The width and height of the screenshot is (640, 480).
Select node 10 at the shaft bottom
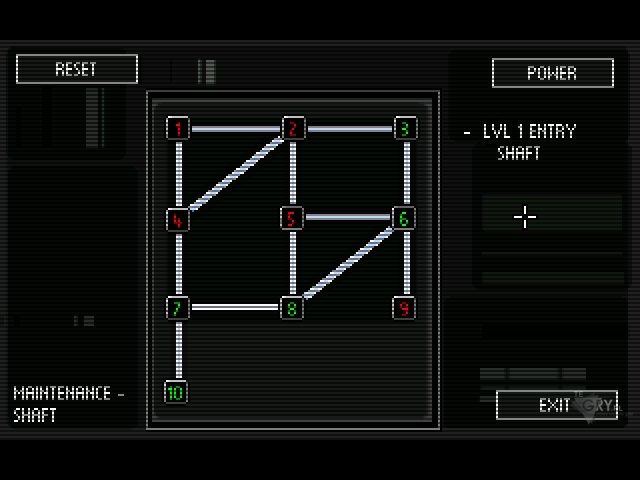tap(176, 392)
